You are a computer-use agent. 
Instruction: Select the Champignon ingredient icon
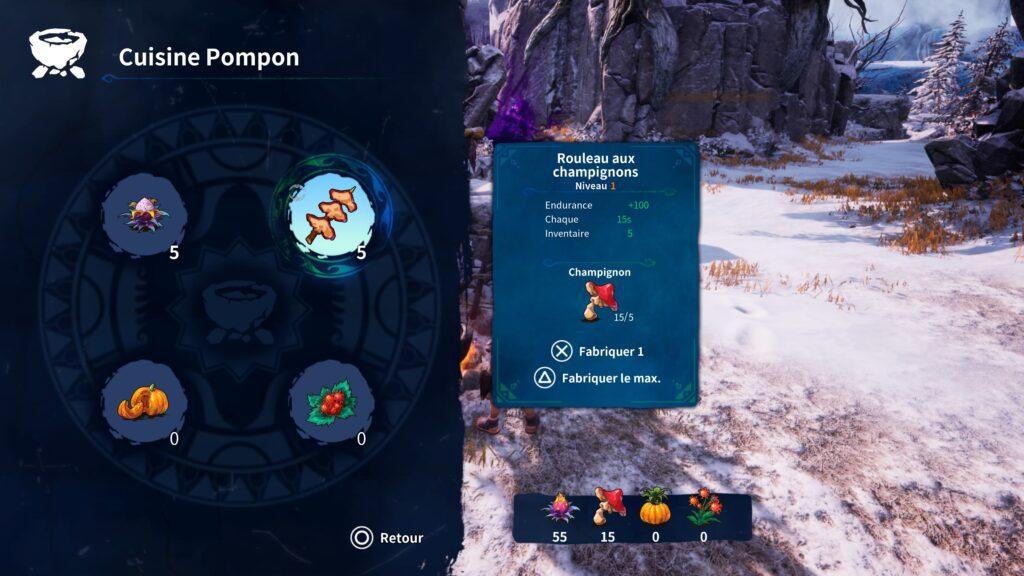coord(600,300)
